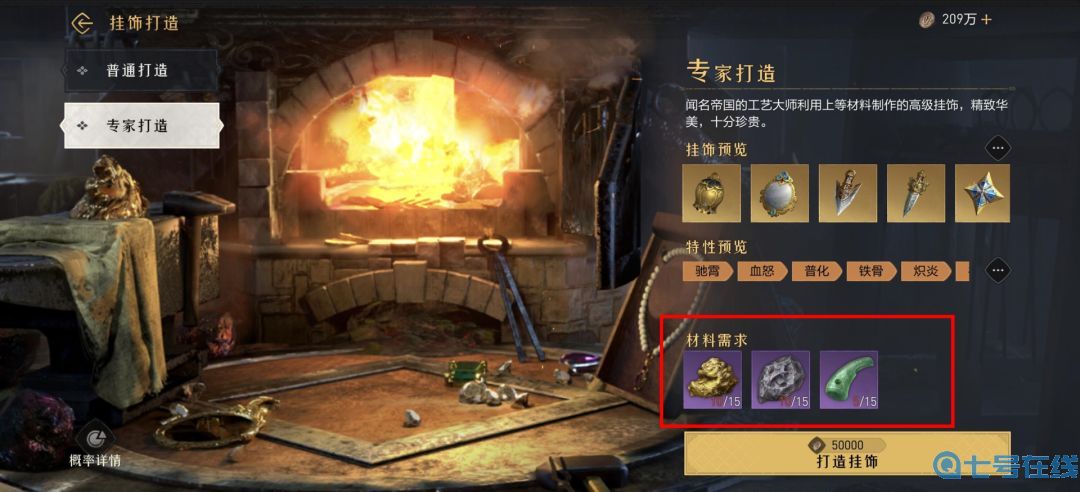
Task: Switch to the 普通打造 tab
Action: coord(141,71)
